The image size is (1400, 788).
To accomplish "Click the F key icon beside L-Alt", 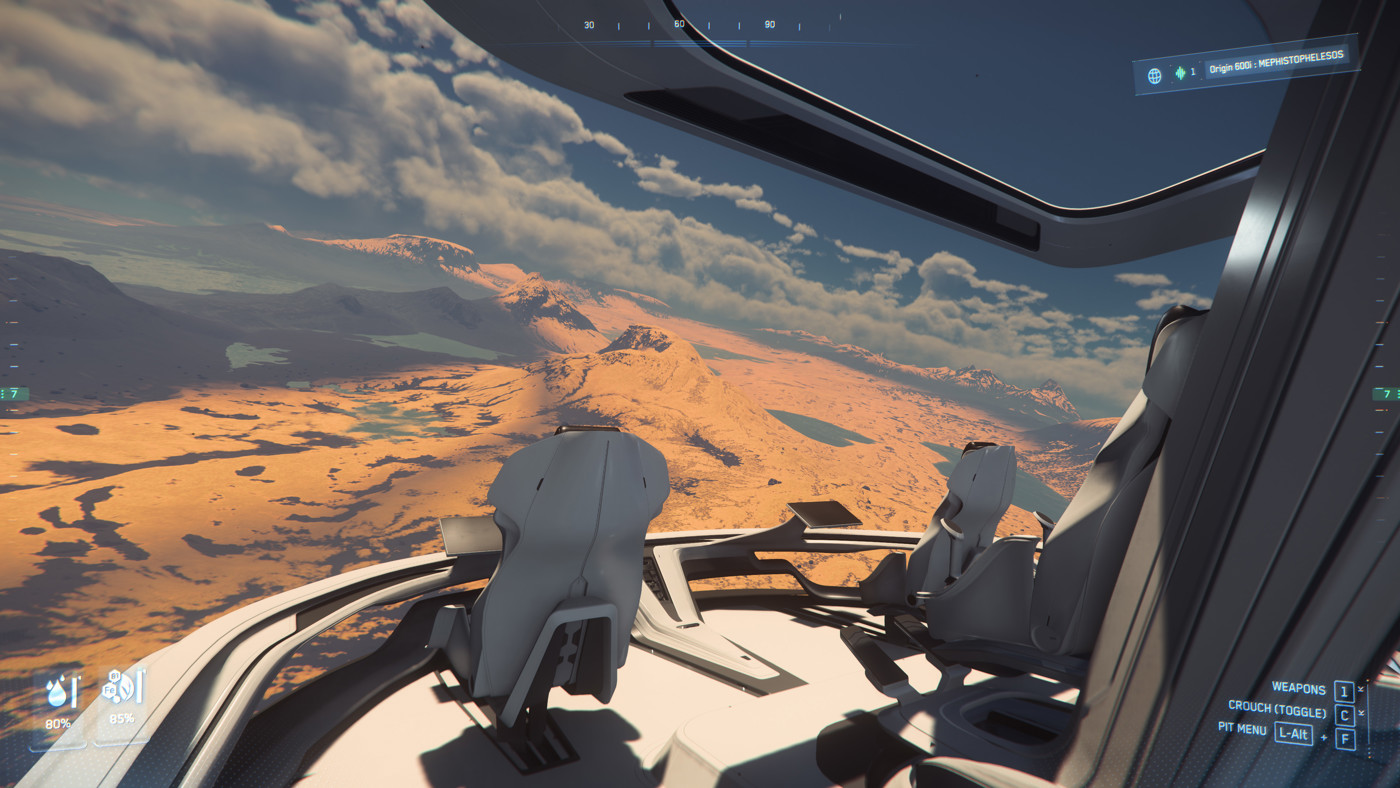I will 1345,738.
